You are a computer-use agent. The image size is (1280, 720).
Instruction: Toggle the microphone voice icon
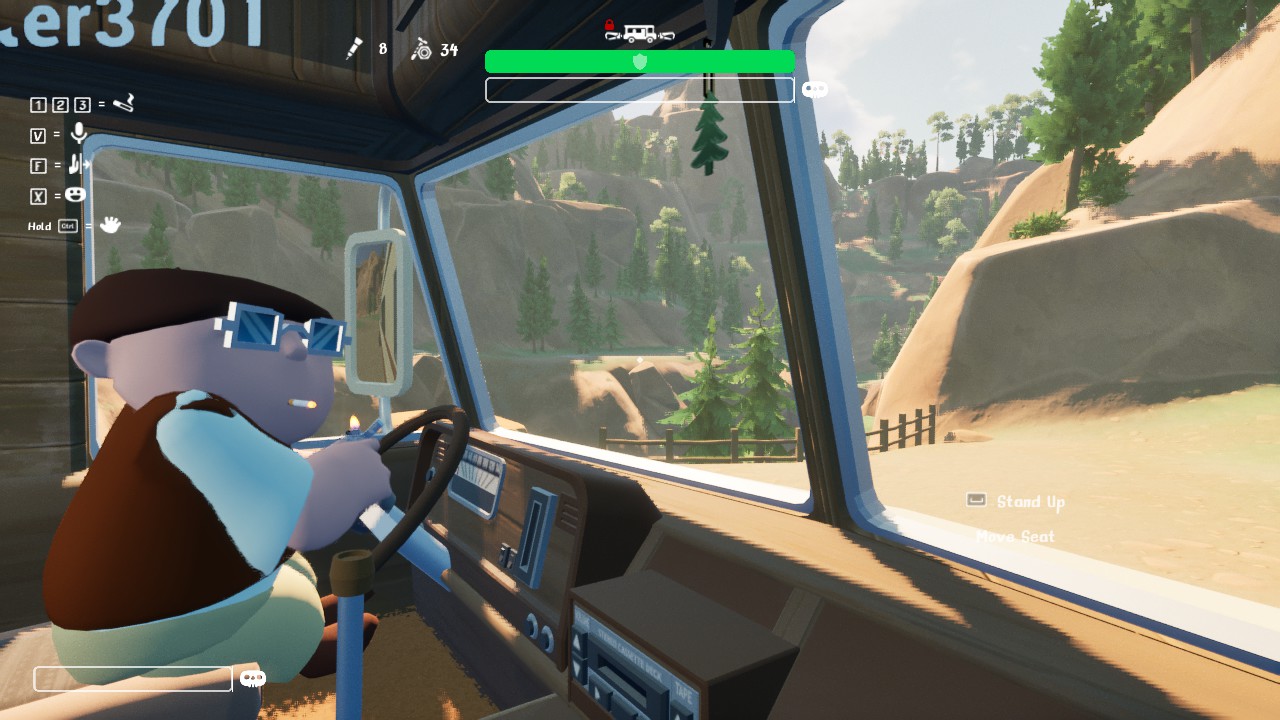pyautogui.click(x=79, y=134)
